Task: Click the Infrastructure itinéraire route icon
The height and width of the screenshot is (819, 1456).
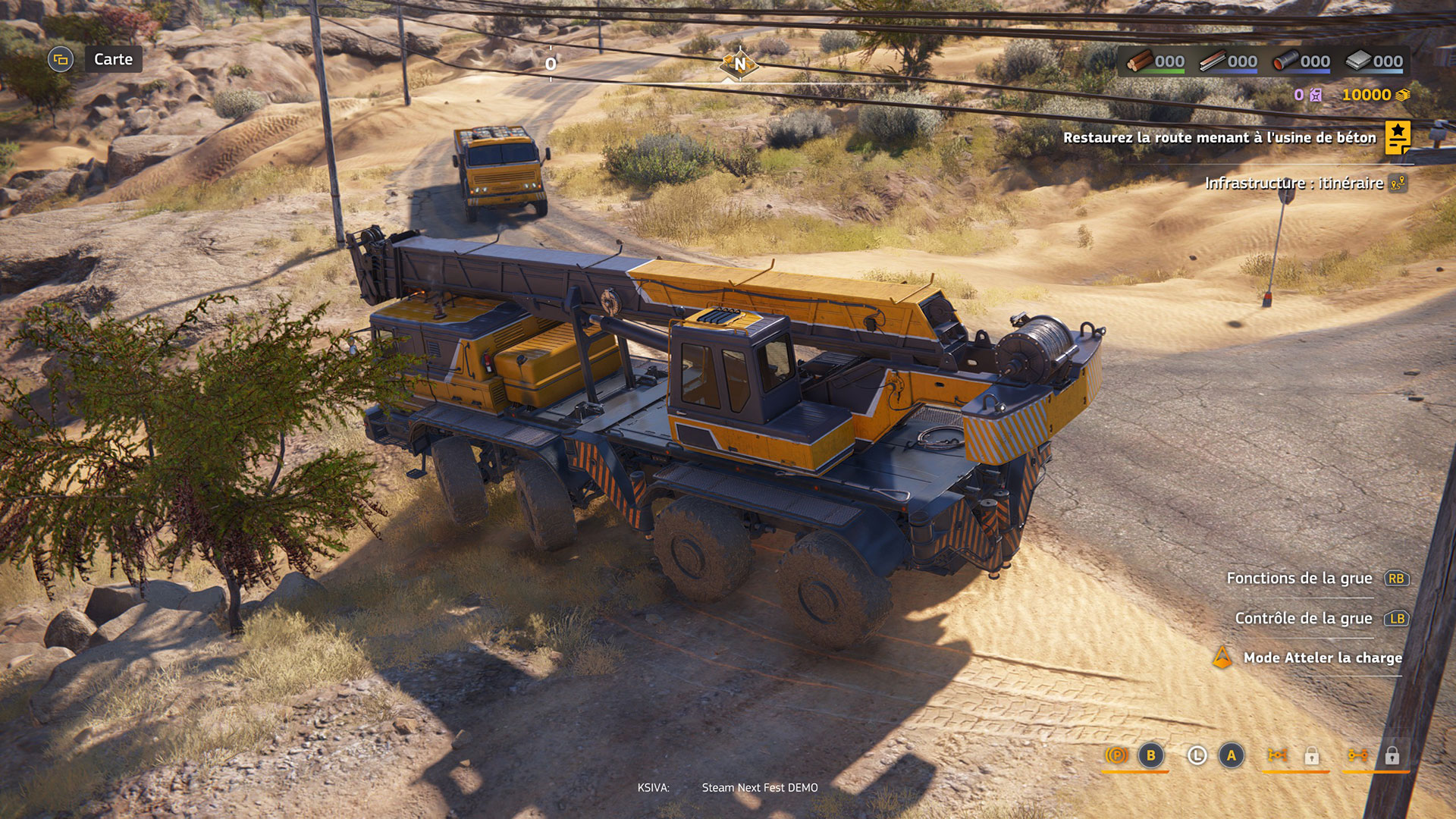Action: (x=1398, y=183)
